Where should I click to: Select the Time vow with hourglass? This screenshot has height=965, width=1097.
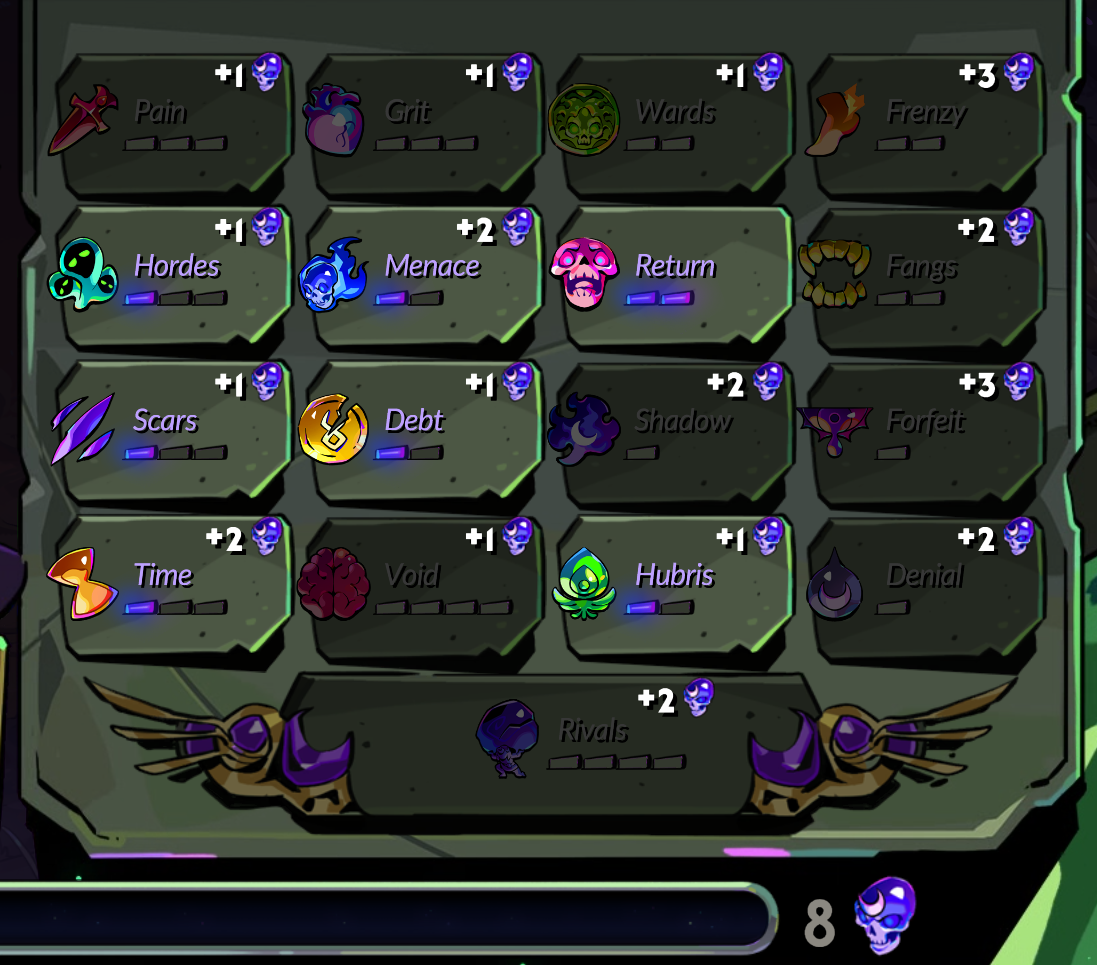tap(172, 586)
